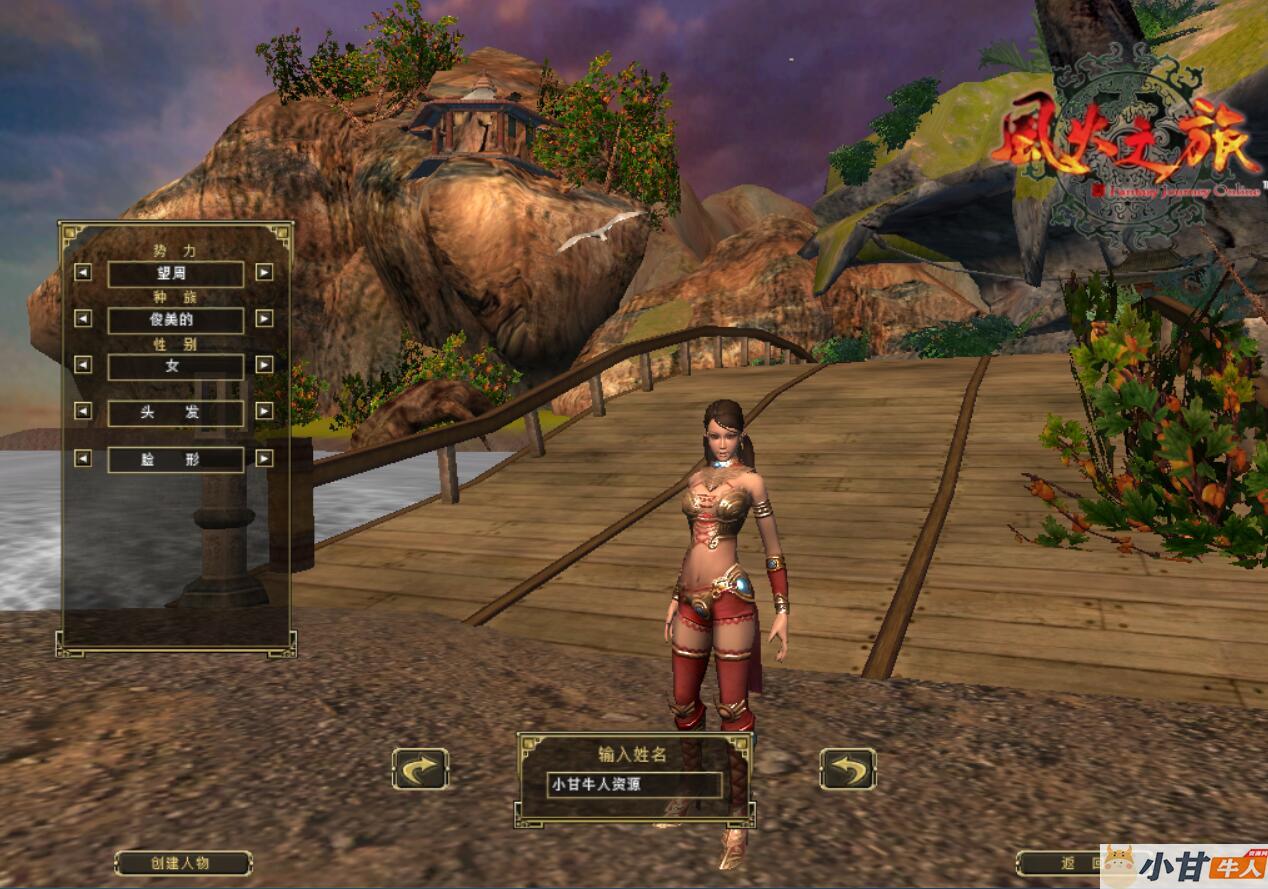Screen dimensions: 1268x889
Task: Rotate character with the right-pointing curved arrow button
Action: (x=420, y=769)
